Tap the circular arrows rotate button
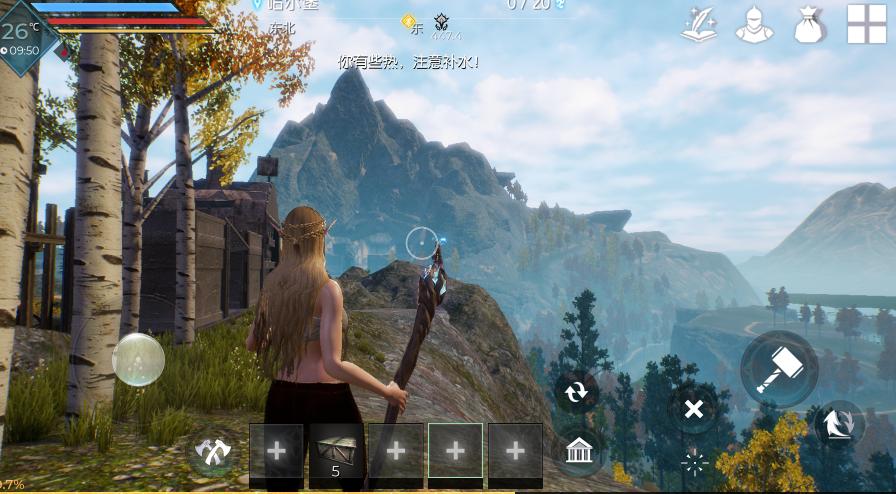The width and height of the screenshot is (896, 494). click(577, 392)
